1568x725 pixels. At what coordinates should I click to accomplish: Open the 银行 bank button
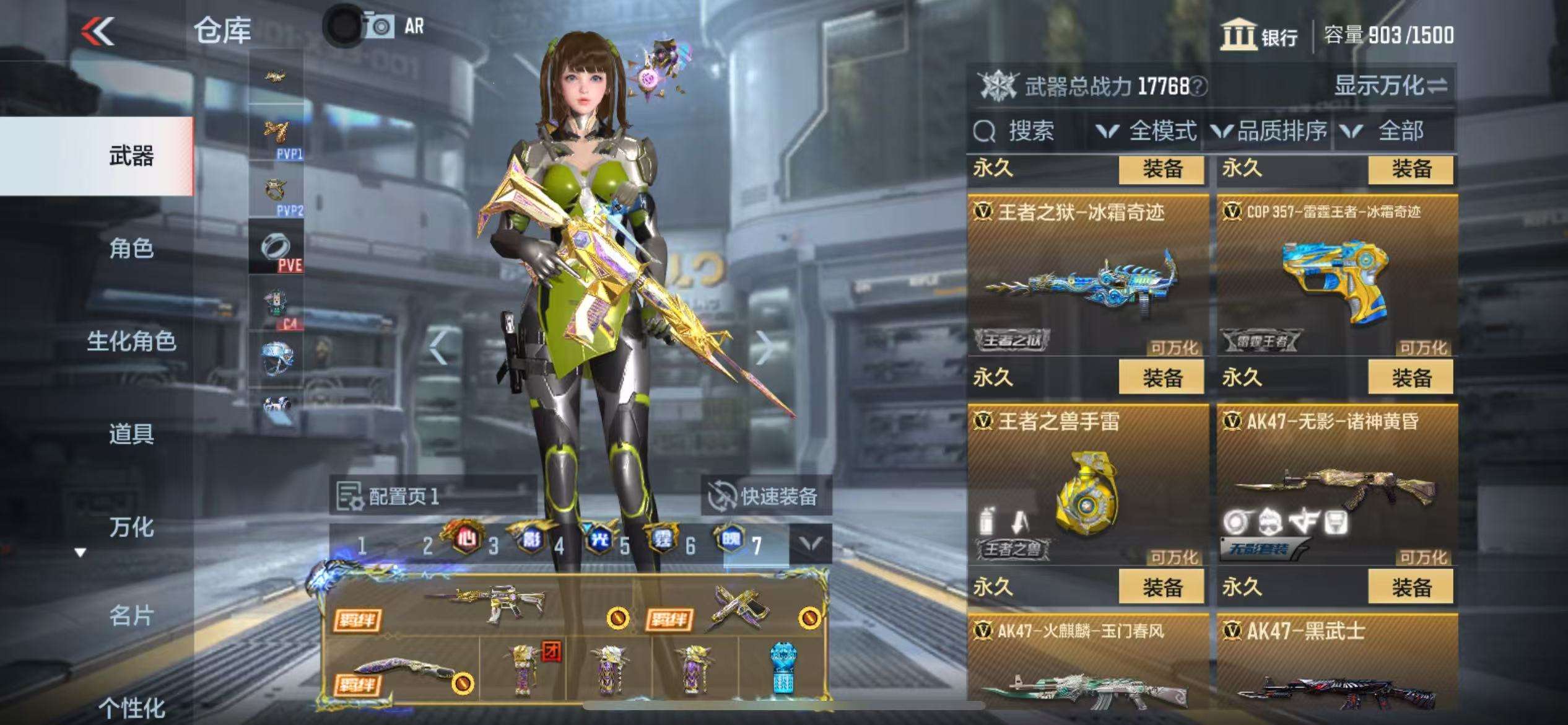[1259, 36]
